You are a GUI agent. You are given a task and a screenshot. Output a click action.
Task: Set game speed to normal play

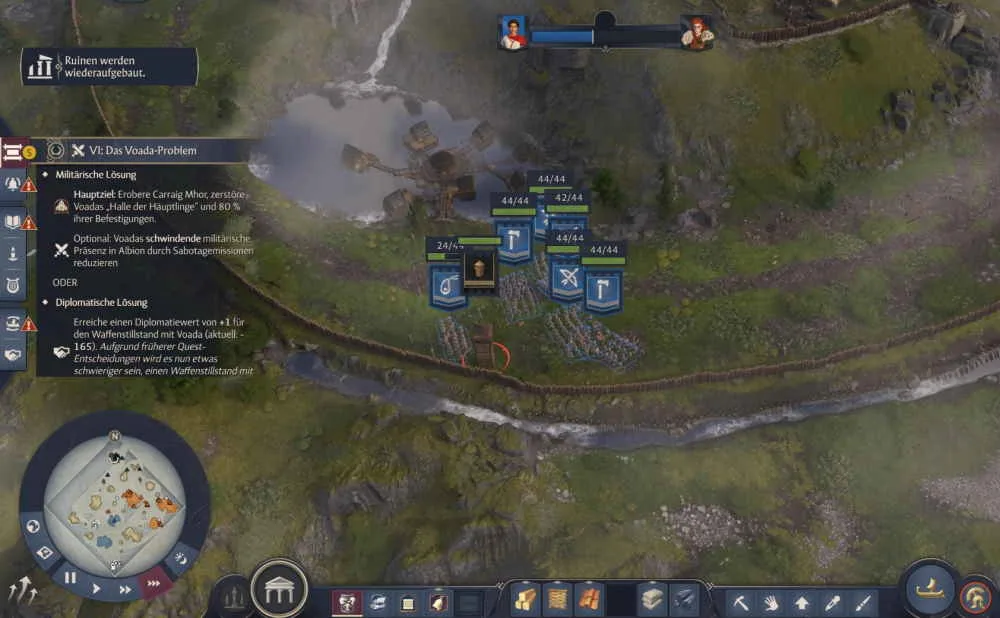pos(97,589)
